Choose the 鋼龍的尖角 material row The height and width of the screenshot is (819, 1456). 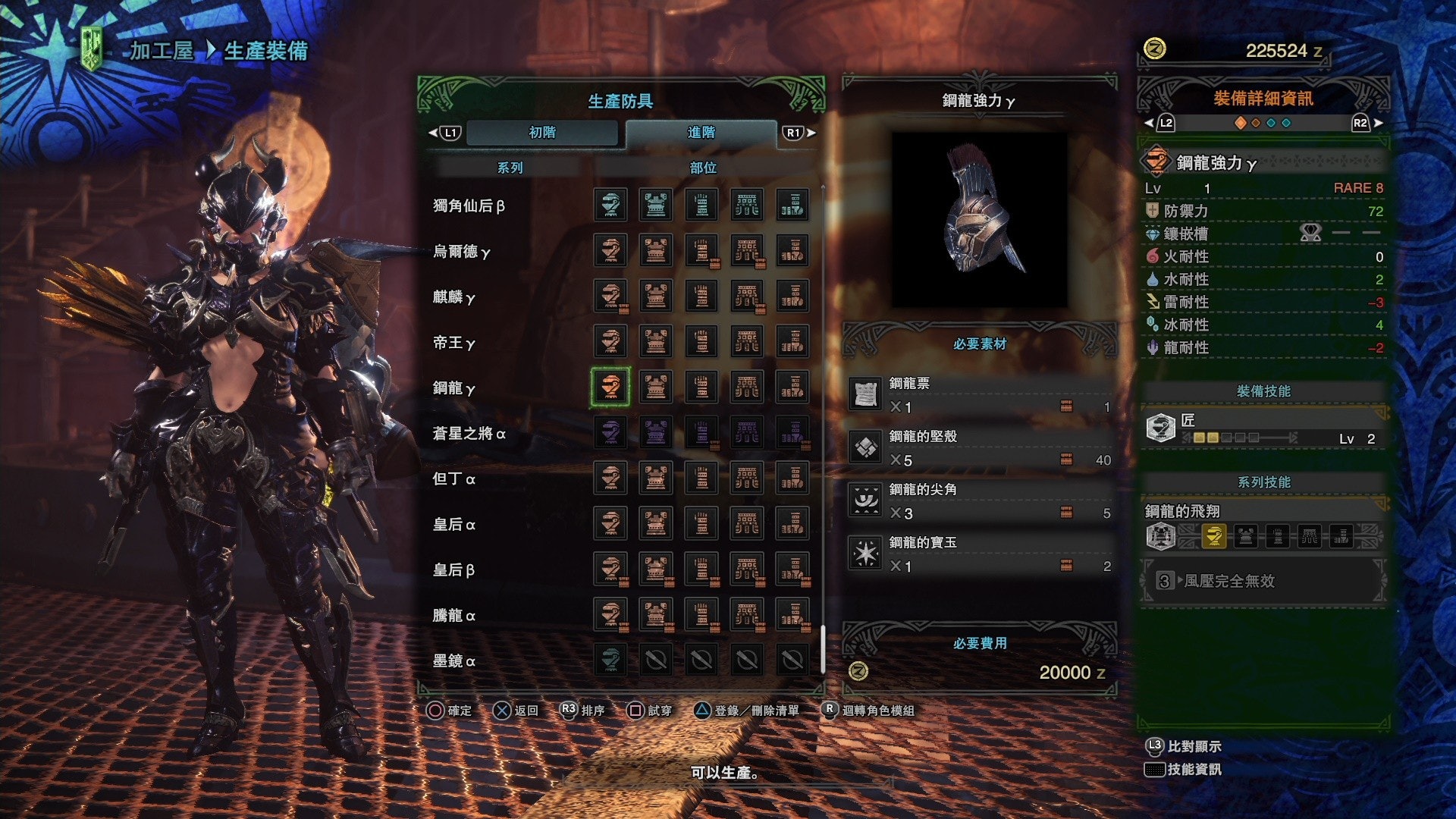[979, 501]
